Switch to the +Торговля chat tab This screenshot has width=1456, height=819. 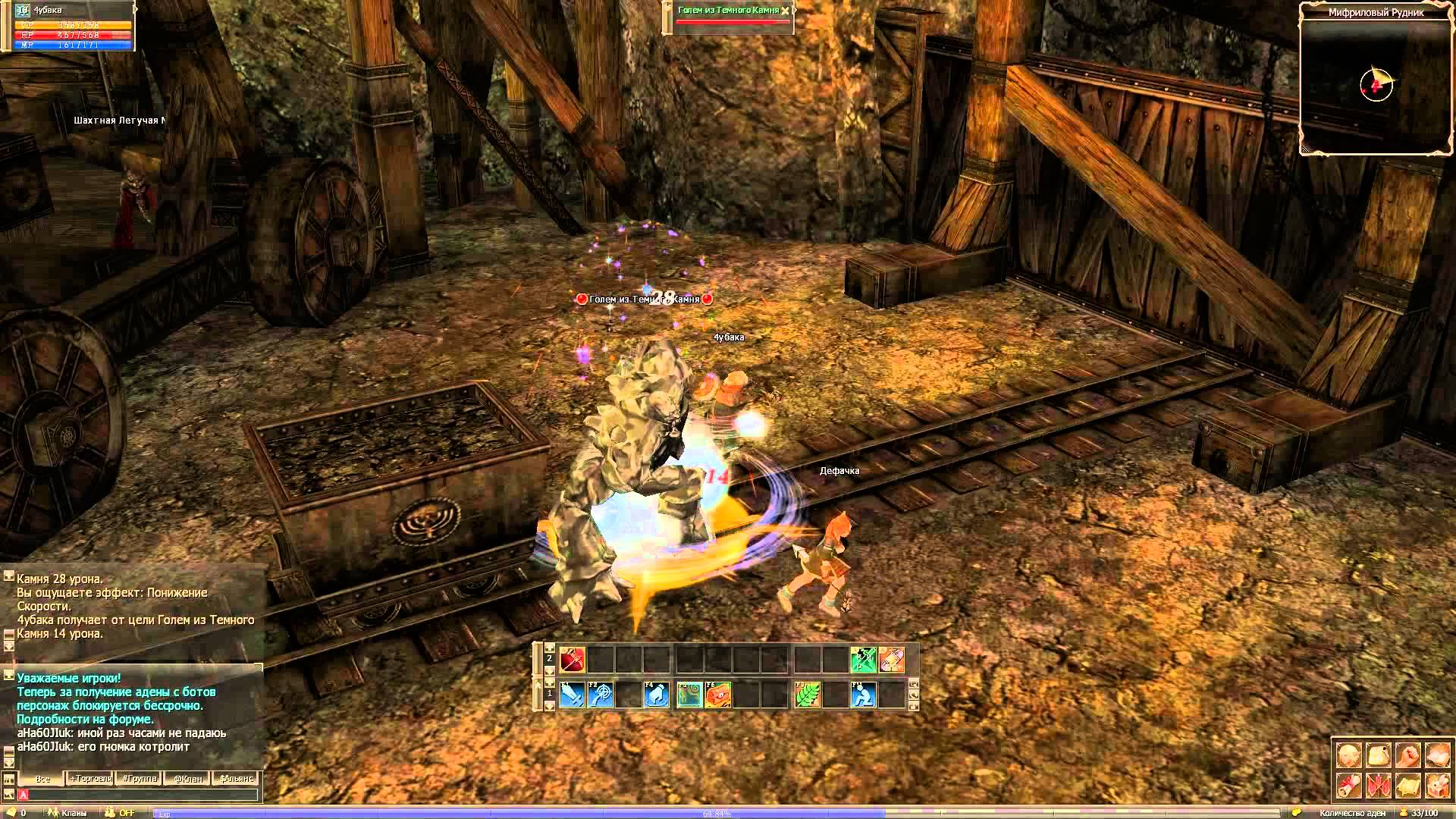[x=91, y=779]
